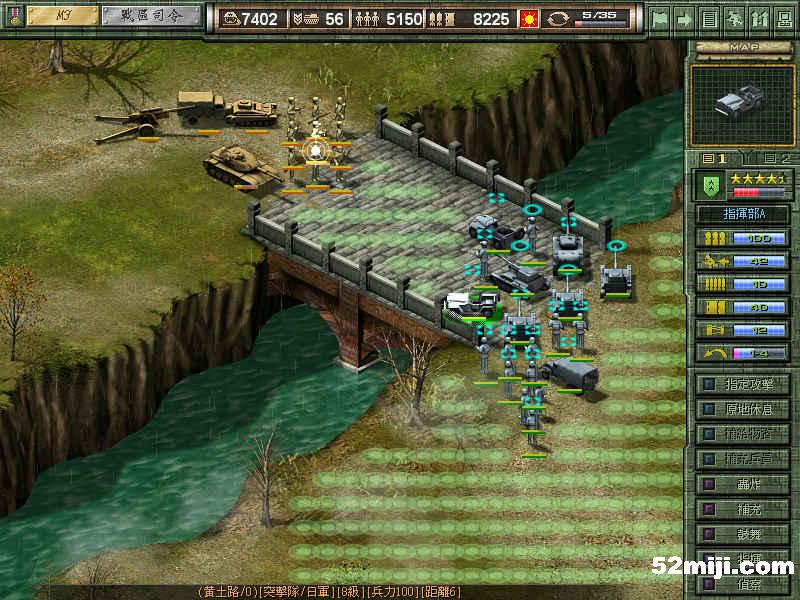Select the 指揮部A unit name label
The height and width of the screenshot is (600, 800).
(741, 213)
